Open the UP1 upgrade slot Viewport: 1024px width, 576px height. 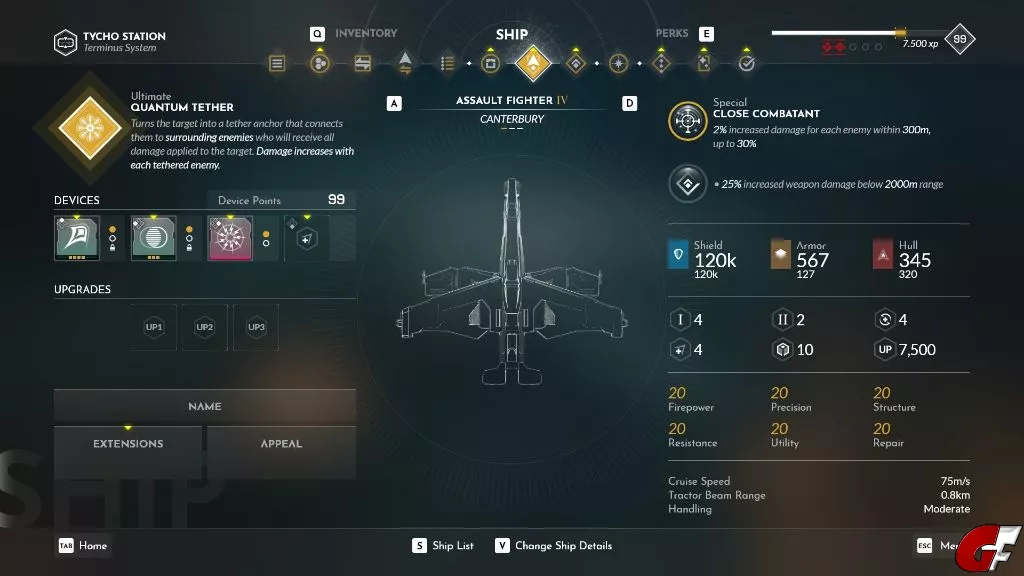(154, 327)
